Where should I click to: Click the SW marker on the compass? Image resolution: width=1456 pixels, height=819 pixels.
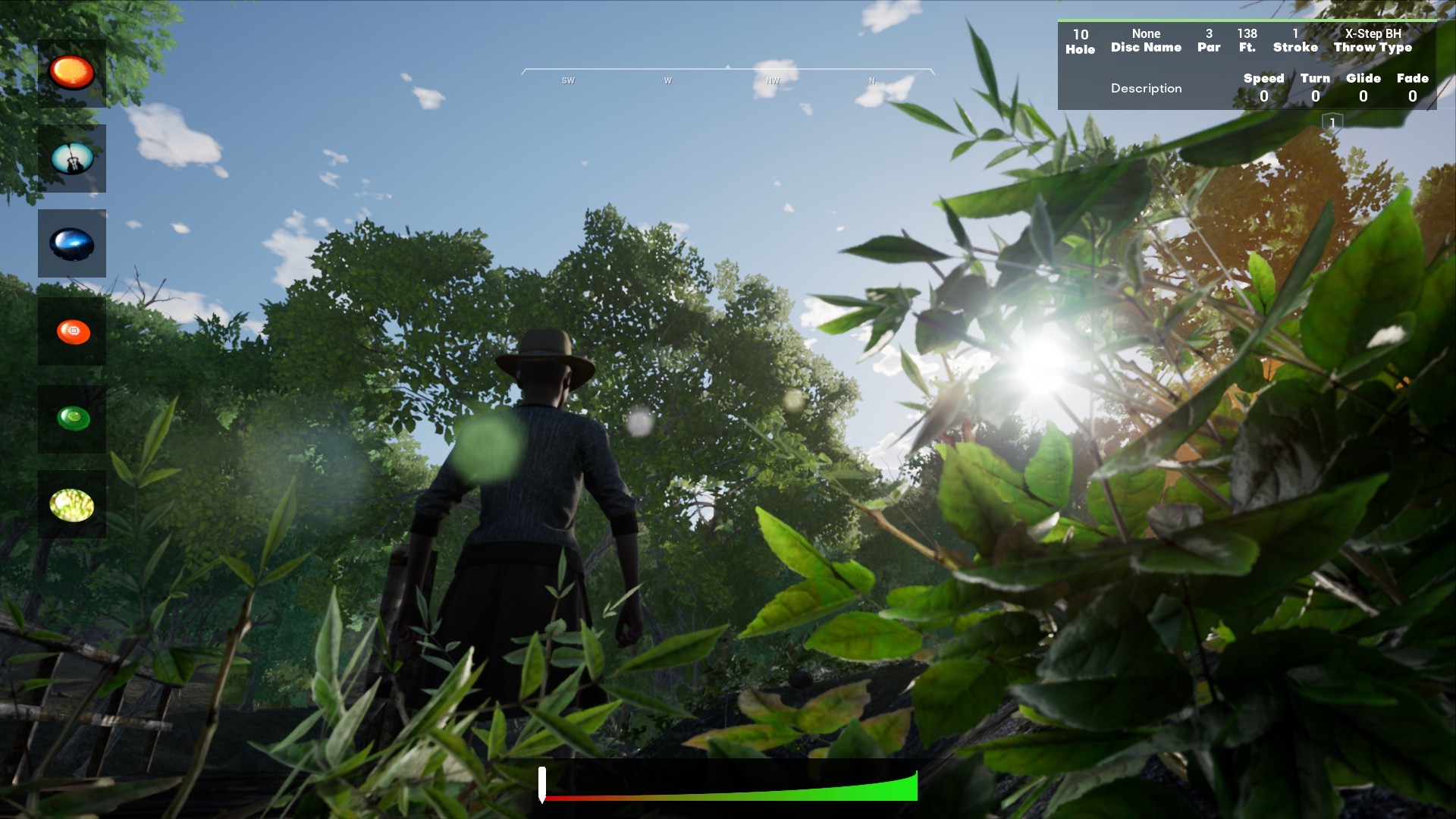(x=567, y=79)
